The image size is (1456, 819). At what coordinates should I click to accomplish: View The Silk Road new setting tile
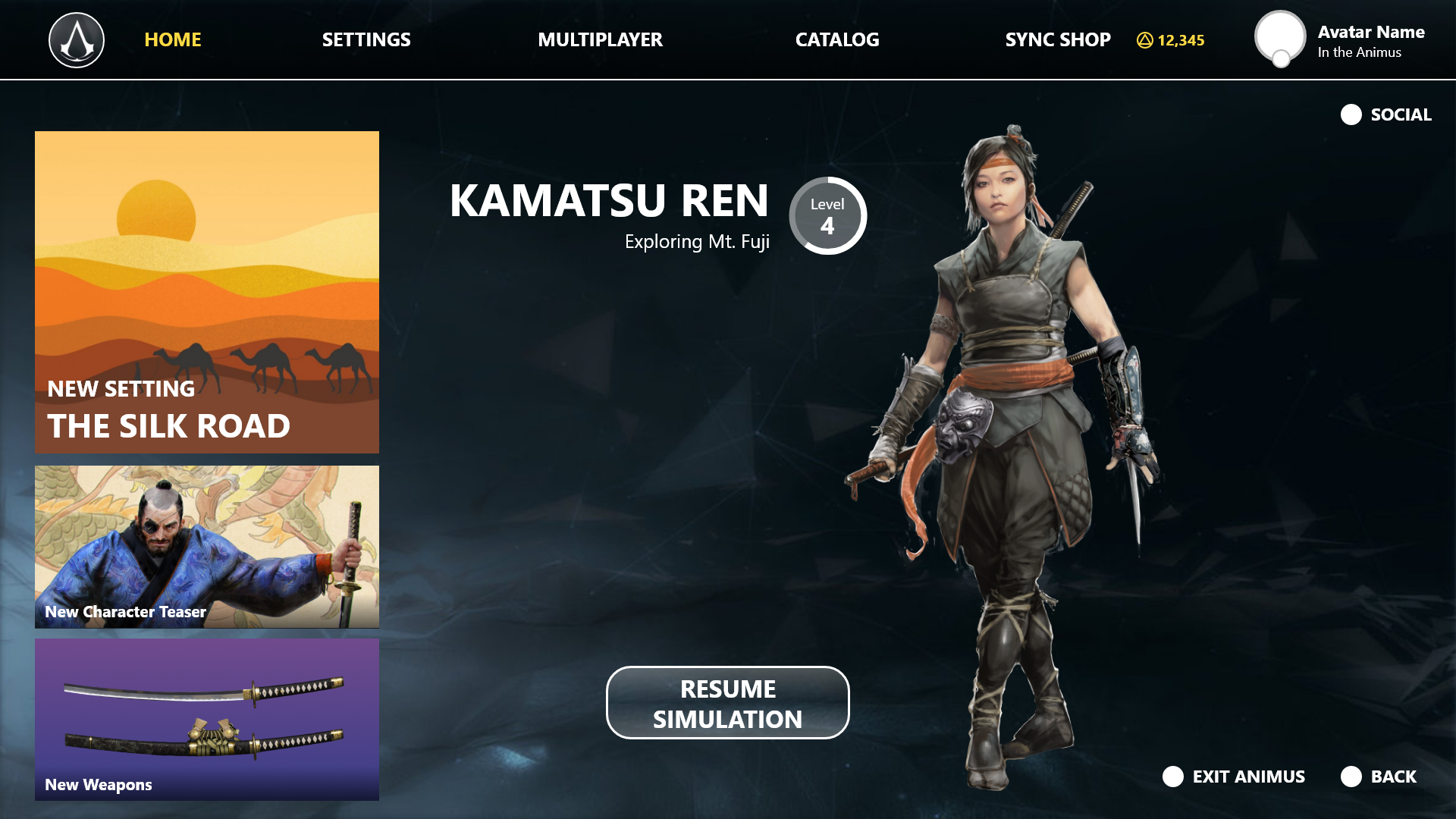pos(207,292)
